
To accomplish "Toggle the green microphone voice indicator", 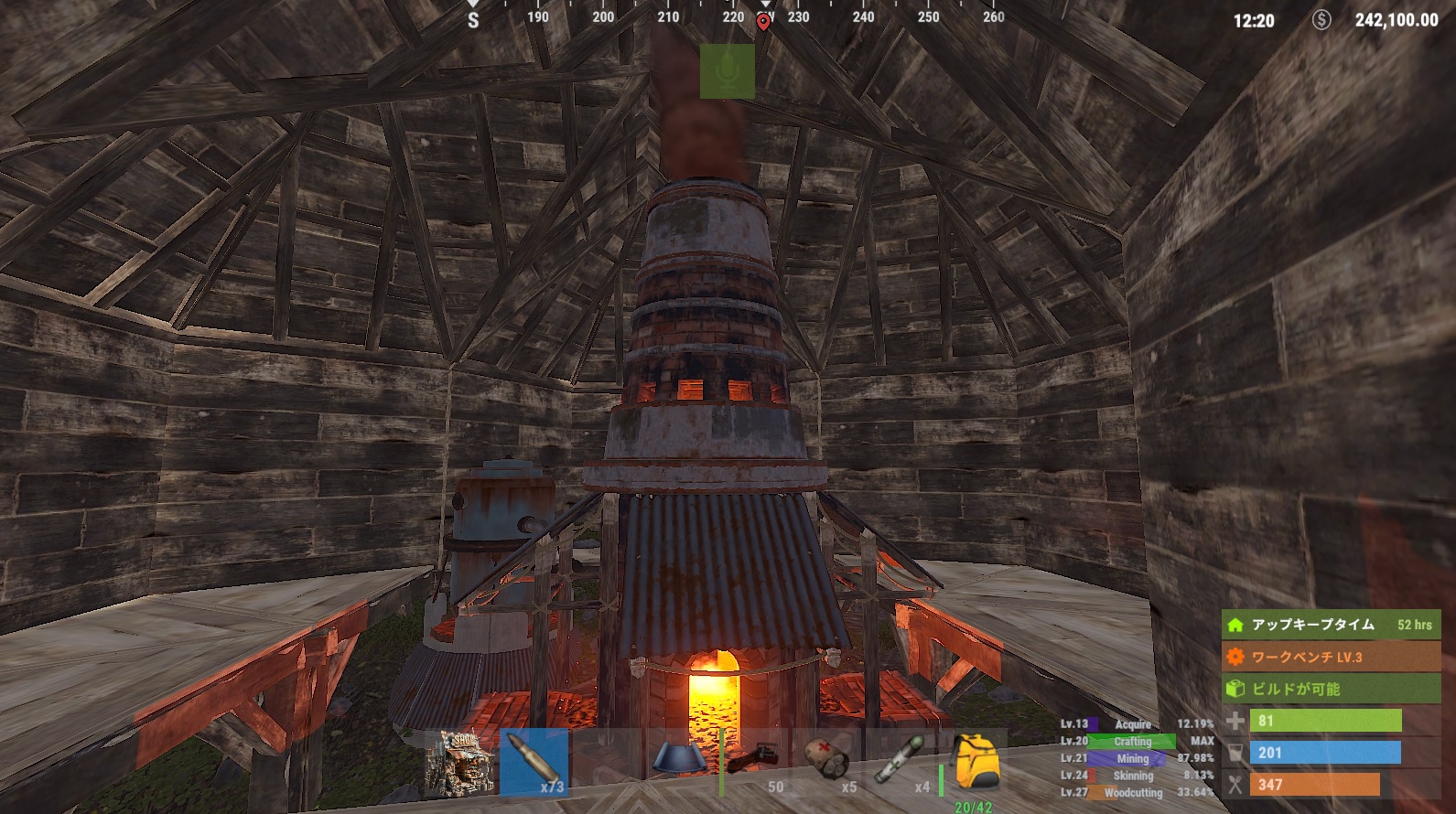I will [728, 71].
